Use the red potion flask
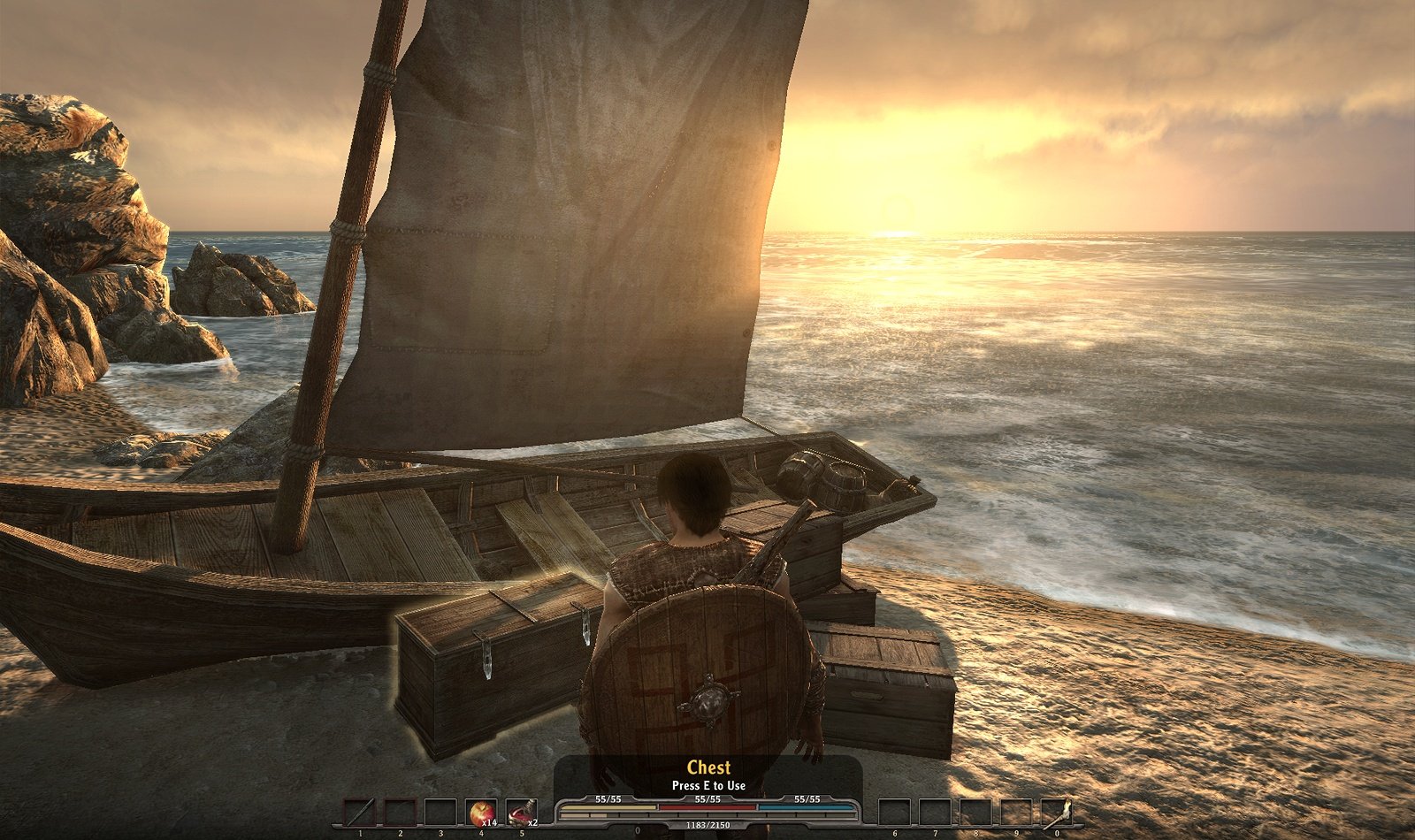The image size is (1415, 840). pyautogui.click(x=521, y=813)
